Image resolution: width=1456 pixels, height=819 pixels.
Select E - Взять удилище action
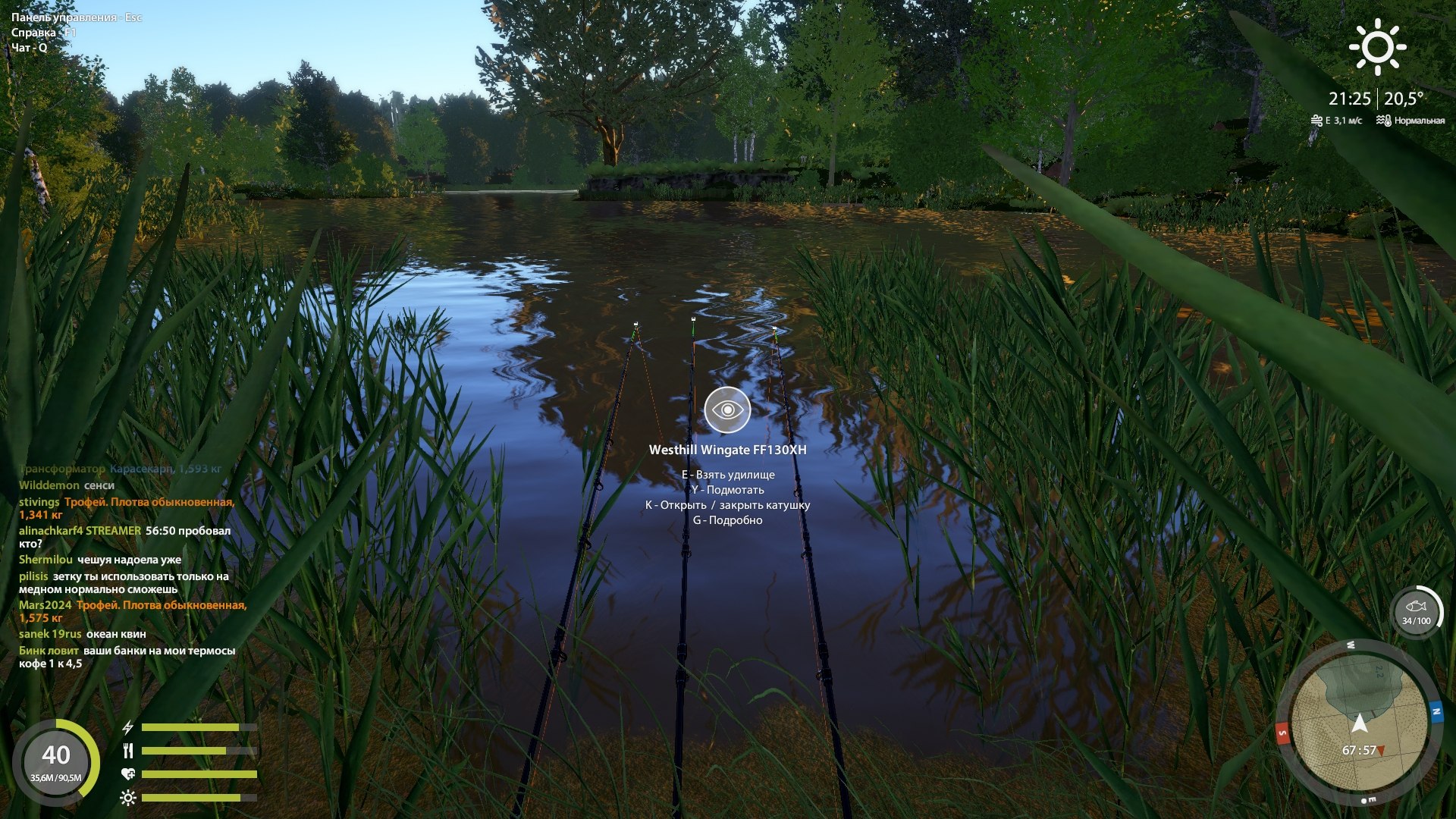(x=729, y=474)
